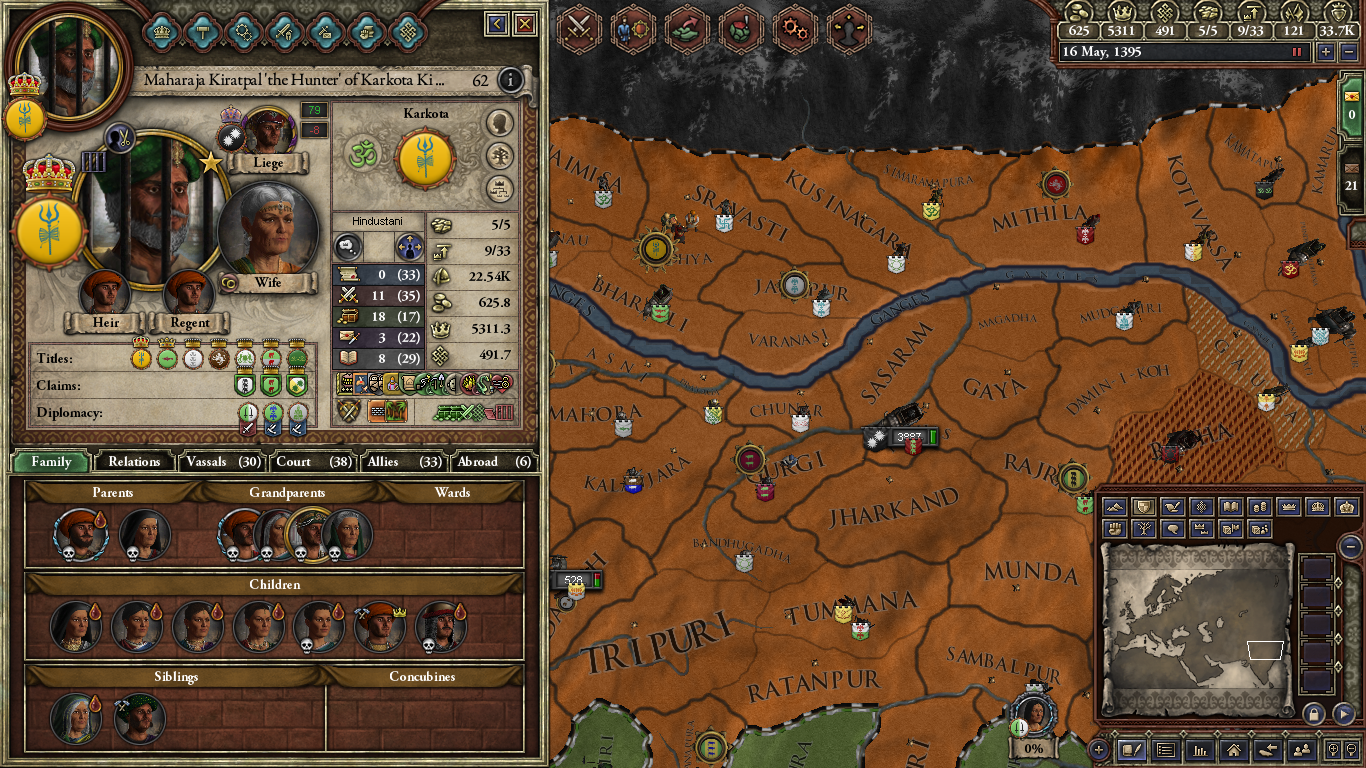Choose the Regent's portrait
1366x768 pixels.
189,292
